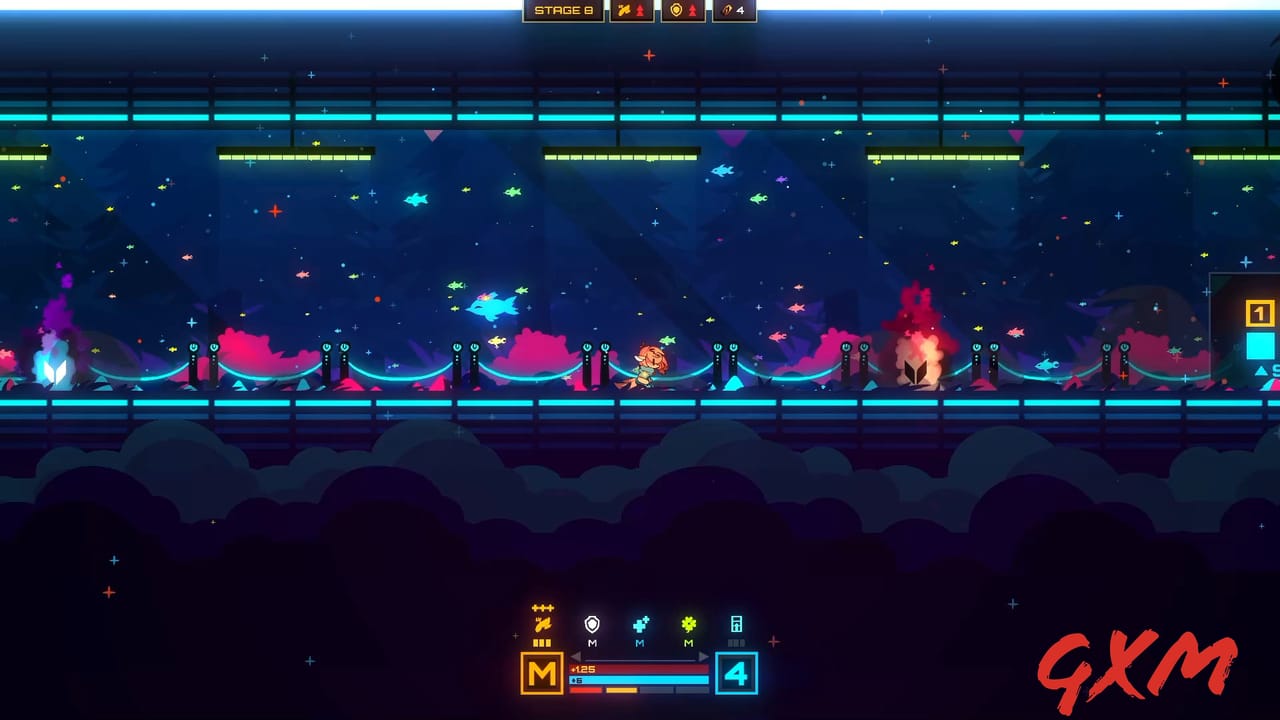Image resolution: width=1280 pixels, height=720 pixels.
Task: Select the flame currency icon showing 4
Action: click(728, 10)
